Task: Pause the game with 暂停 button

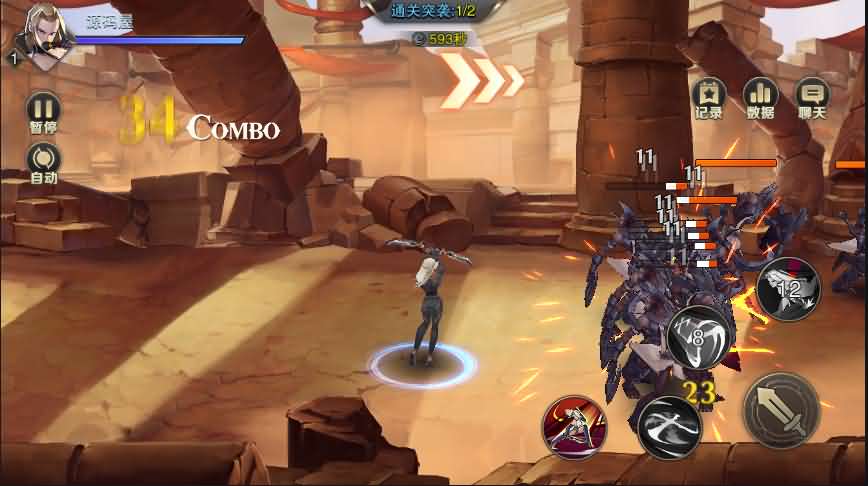Action: (43, 108)
